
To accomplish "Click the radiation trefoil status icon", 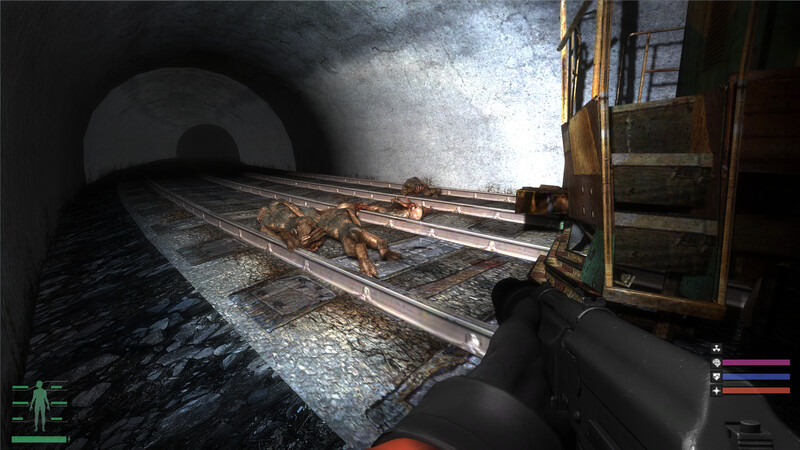I will pyautogui.click(x=718, y=349).
